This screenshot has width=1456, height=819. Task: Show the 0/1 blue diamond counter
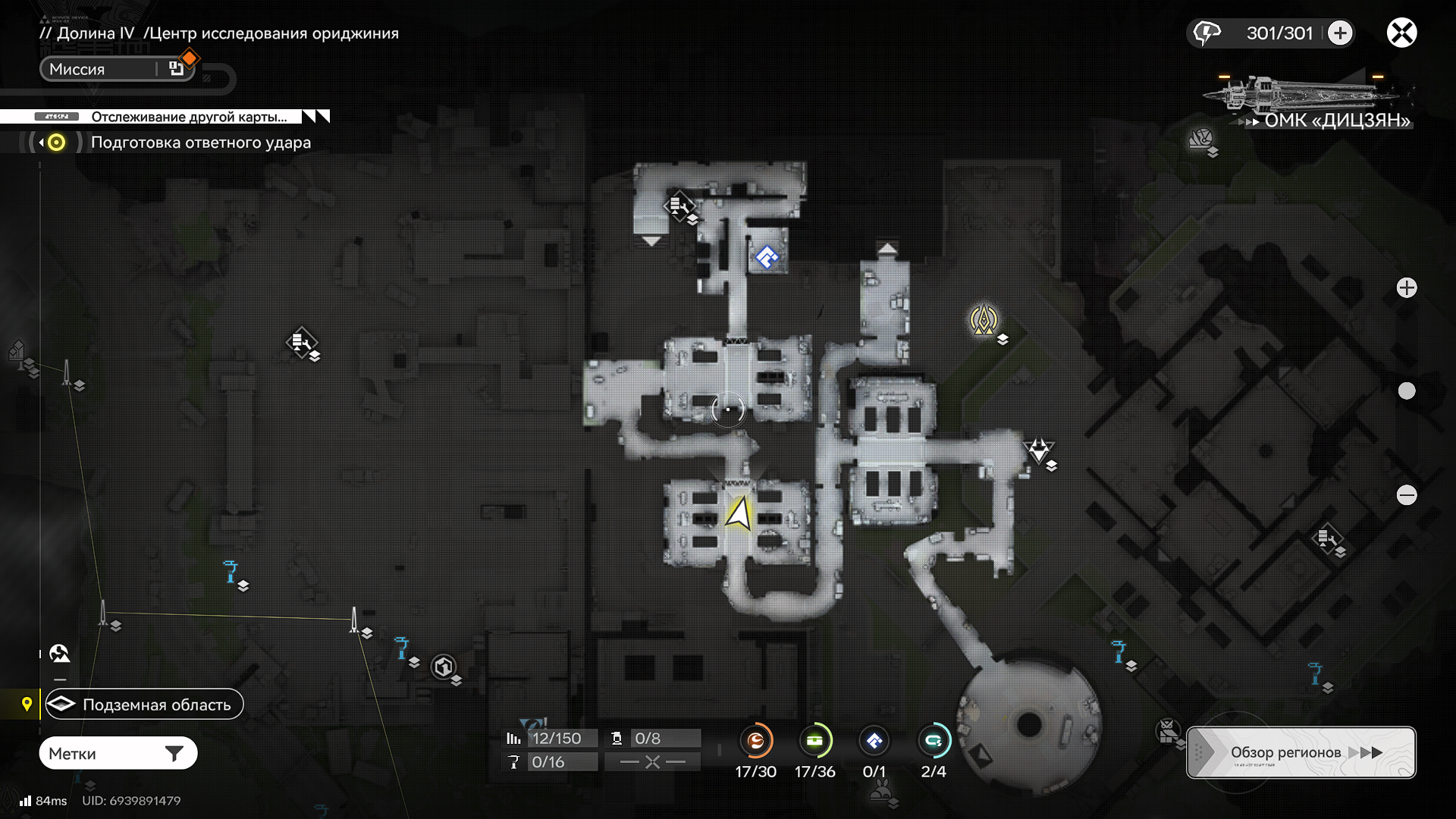pos(874,741)
